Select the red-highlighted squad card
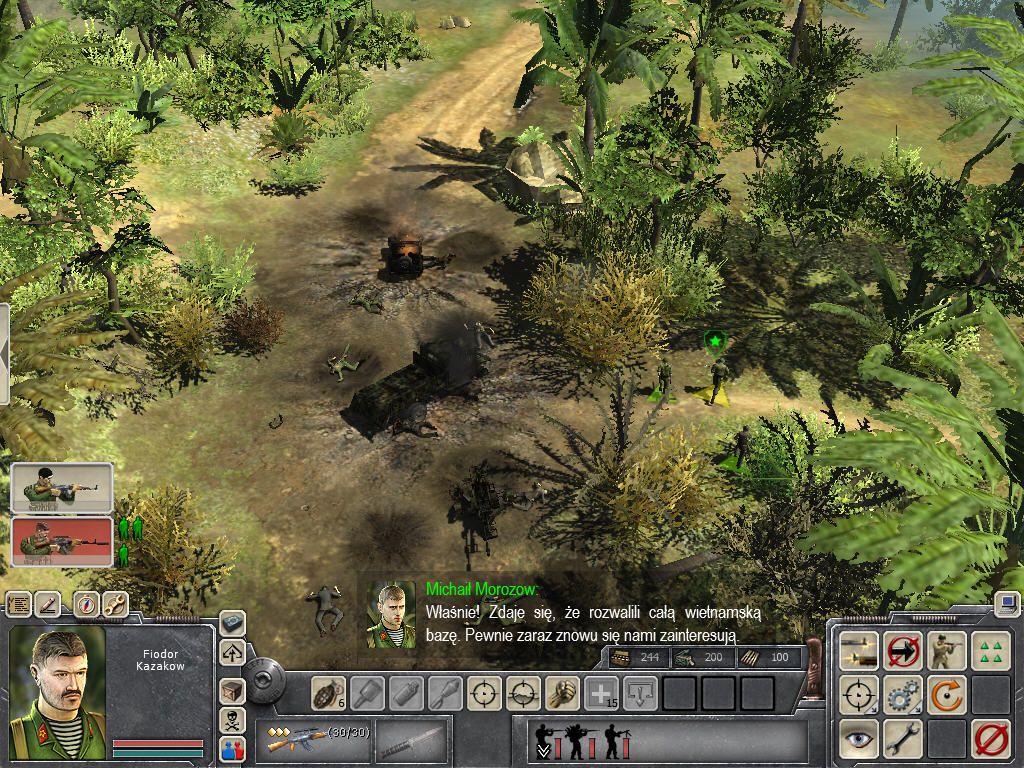 62,541
